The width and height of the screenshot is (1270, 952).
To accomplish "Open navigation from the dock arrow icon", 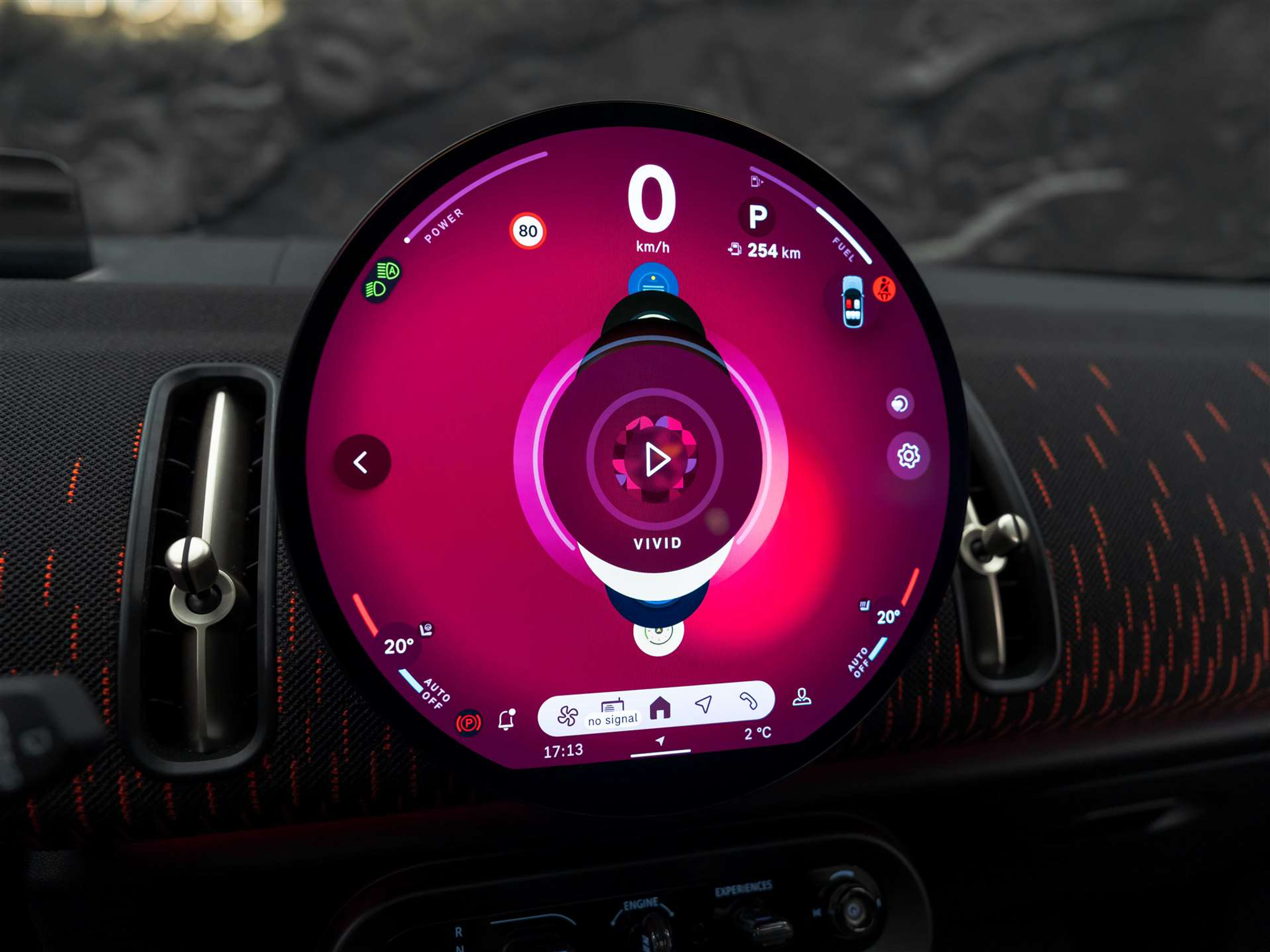I will point(704,703).
